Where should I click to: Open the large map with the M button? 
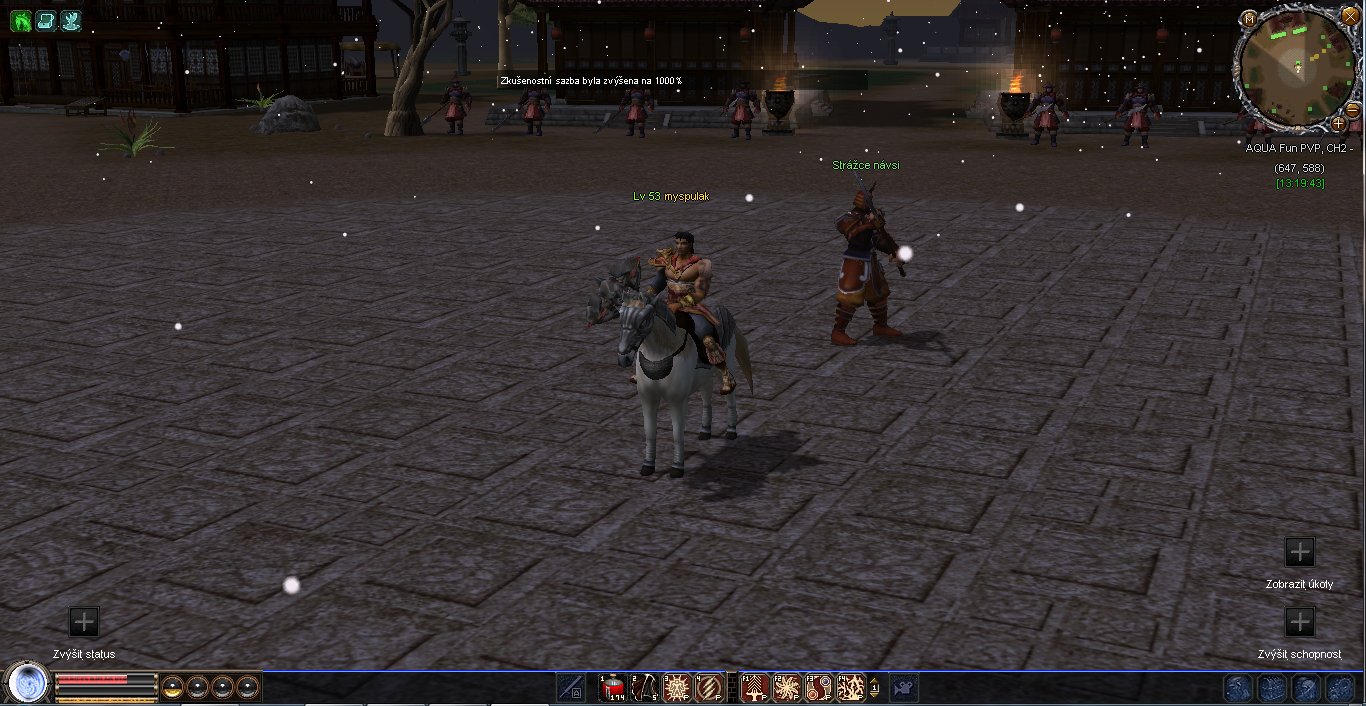tap(1250, 18)
